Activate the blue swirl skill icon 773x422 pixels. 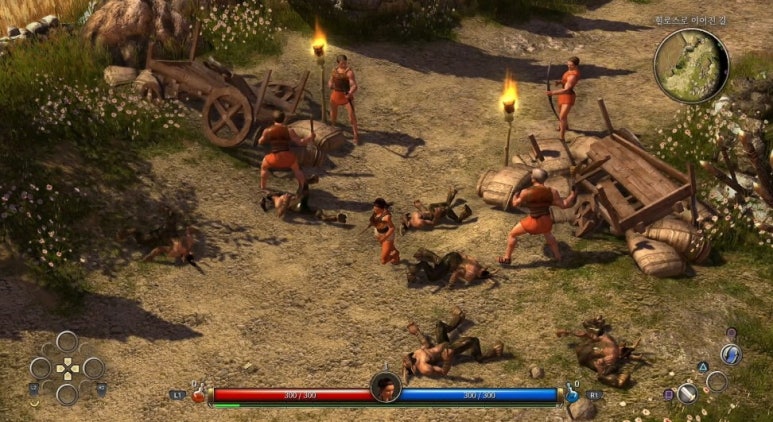click(x=731, y=355)
